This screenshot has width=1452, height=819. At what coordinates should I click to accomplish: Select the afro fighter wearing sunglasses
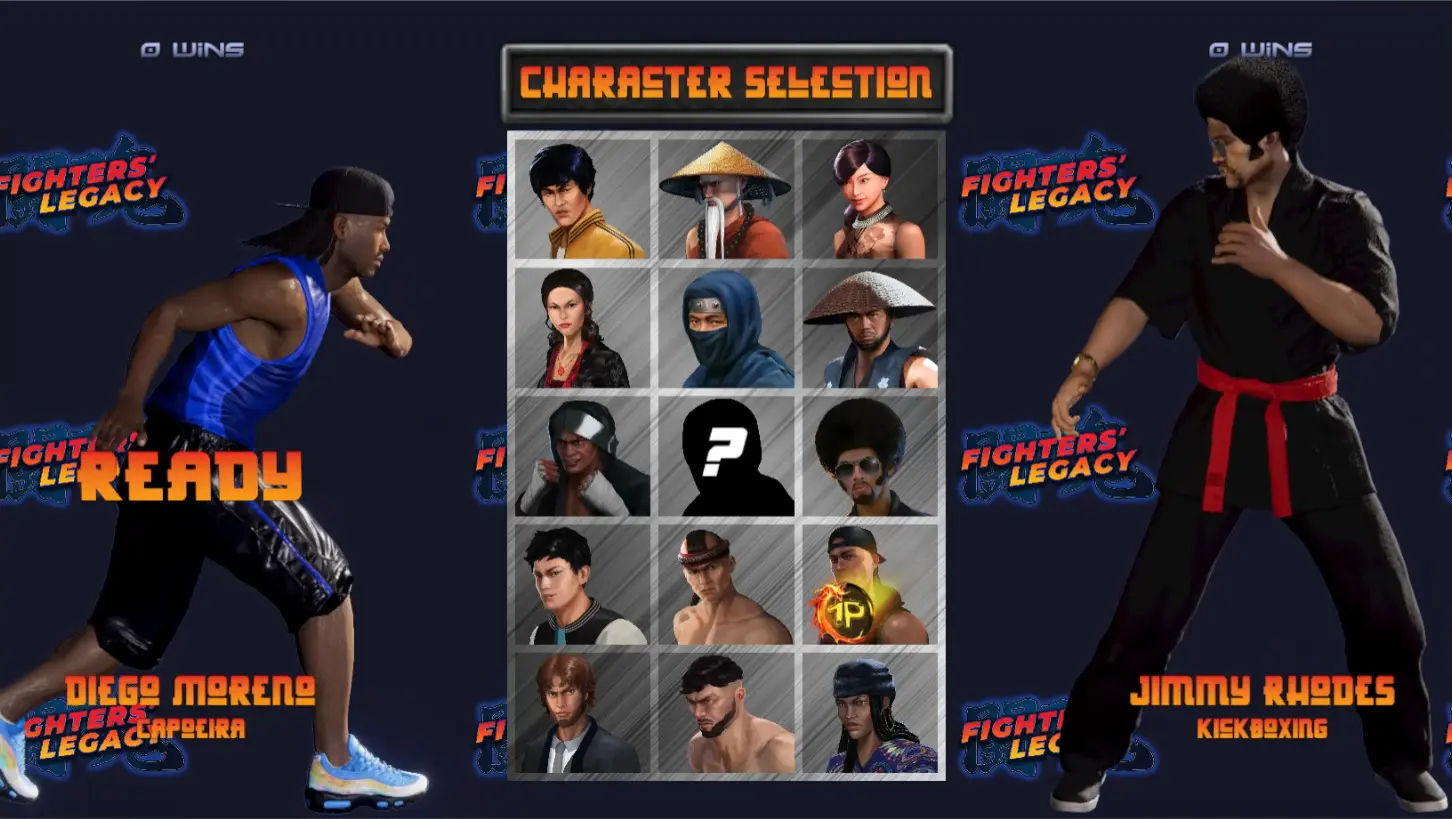pyautogui.click(x=869, y=458)
